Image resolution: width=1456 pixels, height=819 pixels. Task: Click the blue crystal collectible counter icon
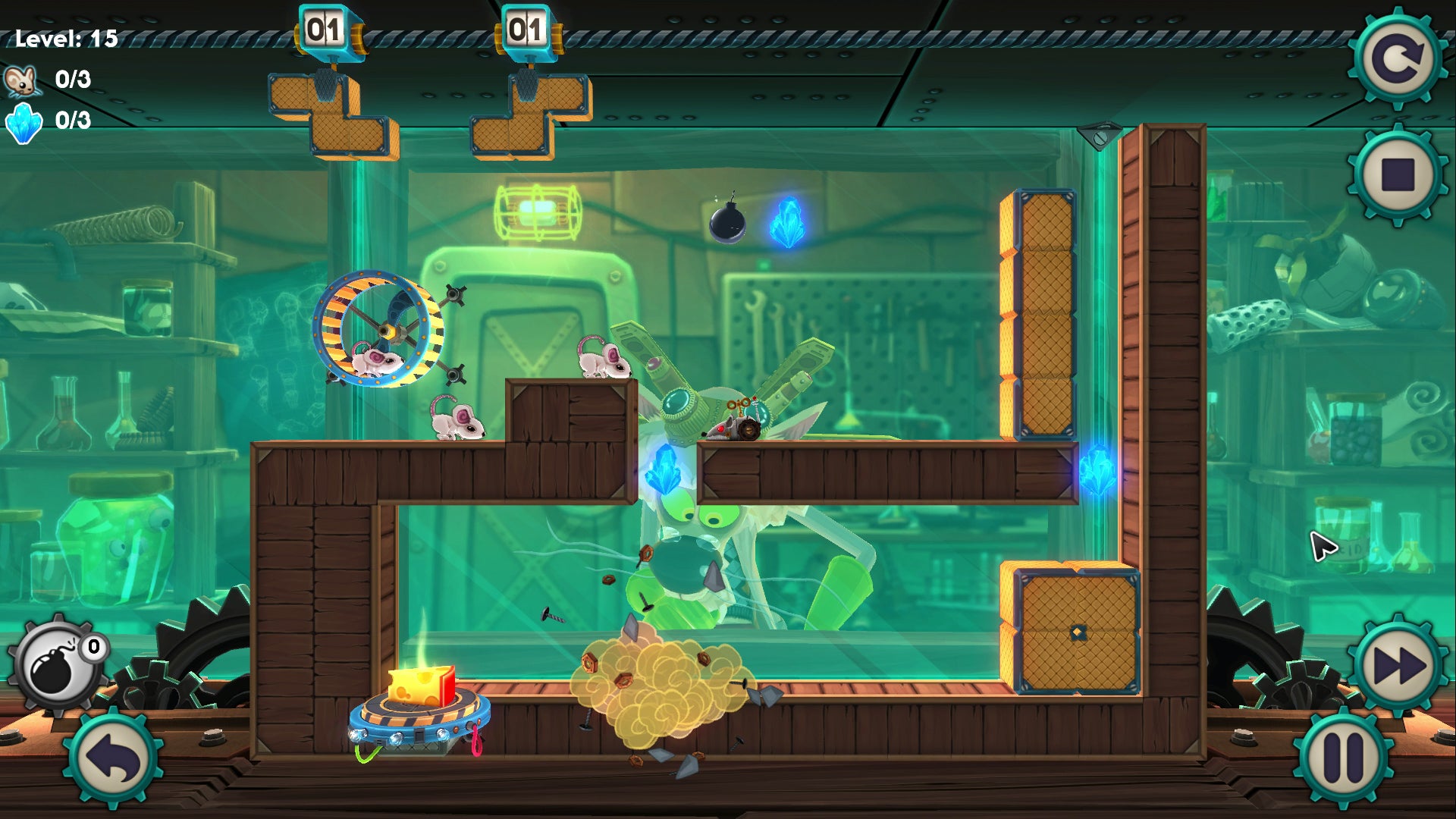(x=23, y=123)
